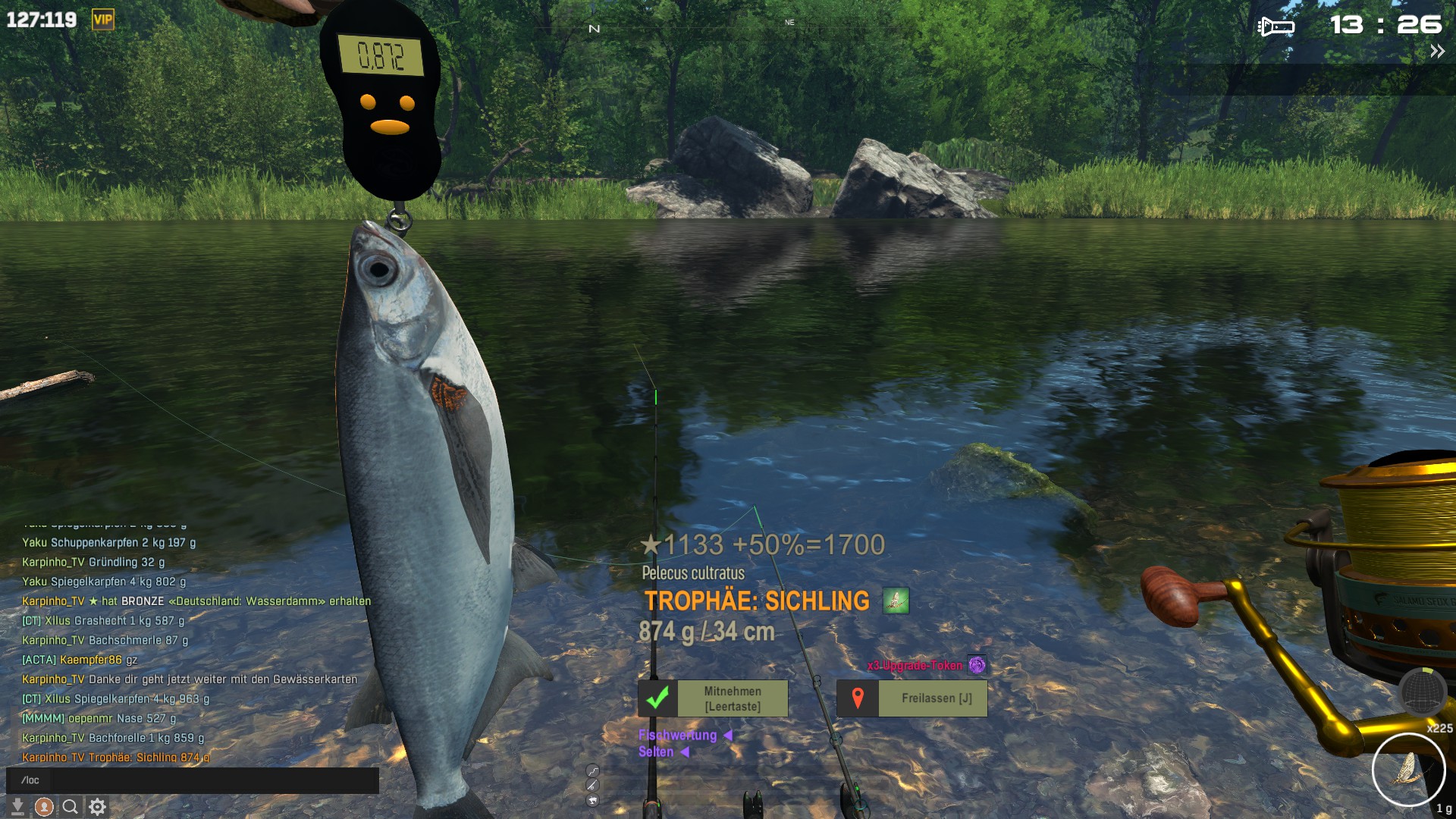This screenshot has height=819, width=1456.
Task: Select the mayfly bait circle
Action: pyautogui.click(x=1408, y=770)
